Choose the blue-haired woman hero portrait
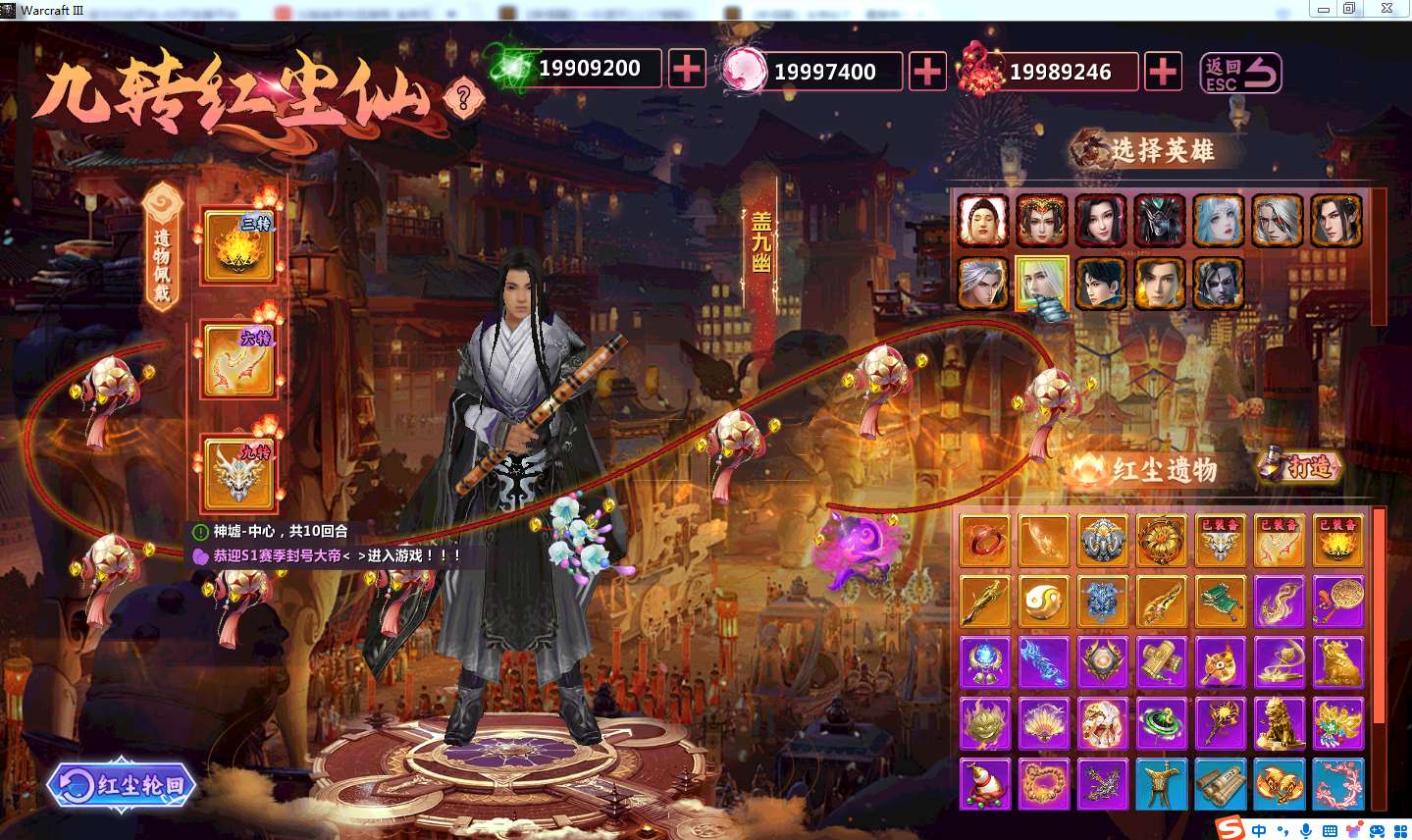1412x840 pixels. (x=1219, y=220)
